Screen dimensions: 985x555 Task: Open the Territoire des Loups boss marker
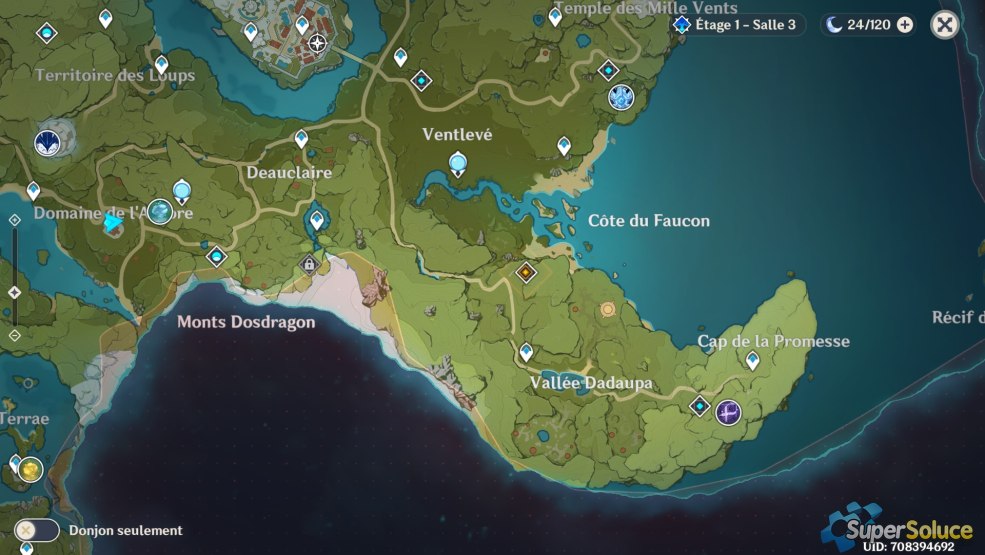47,143
